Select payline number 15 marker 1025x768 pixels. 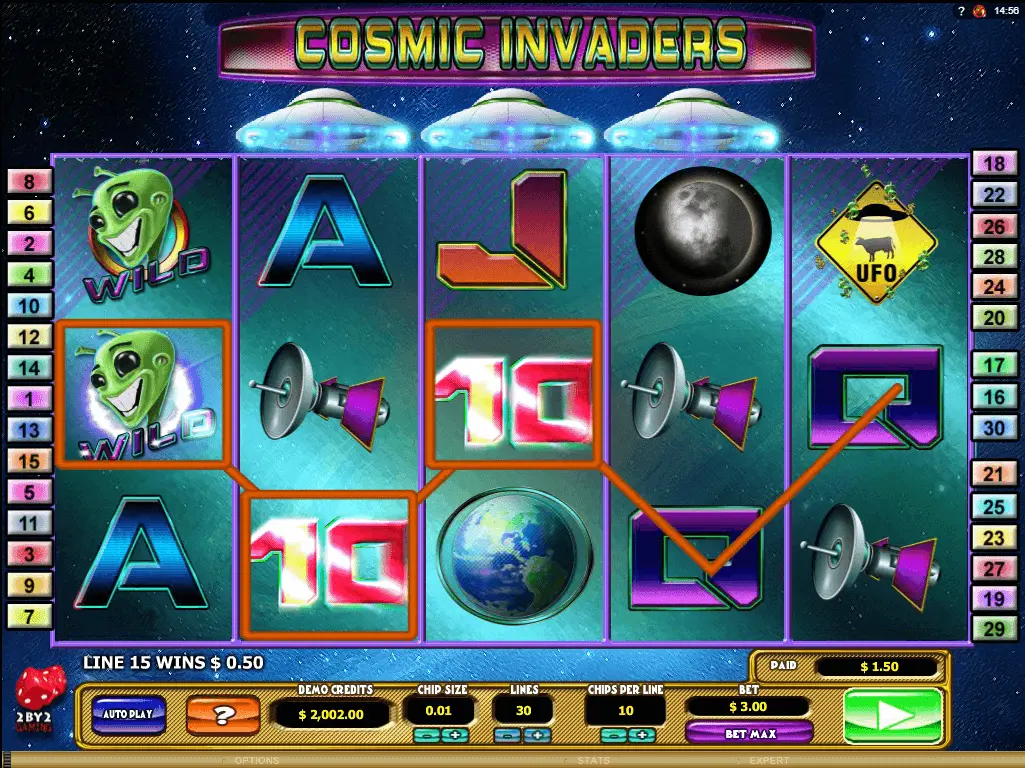(29, 461)
